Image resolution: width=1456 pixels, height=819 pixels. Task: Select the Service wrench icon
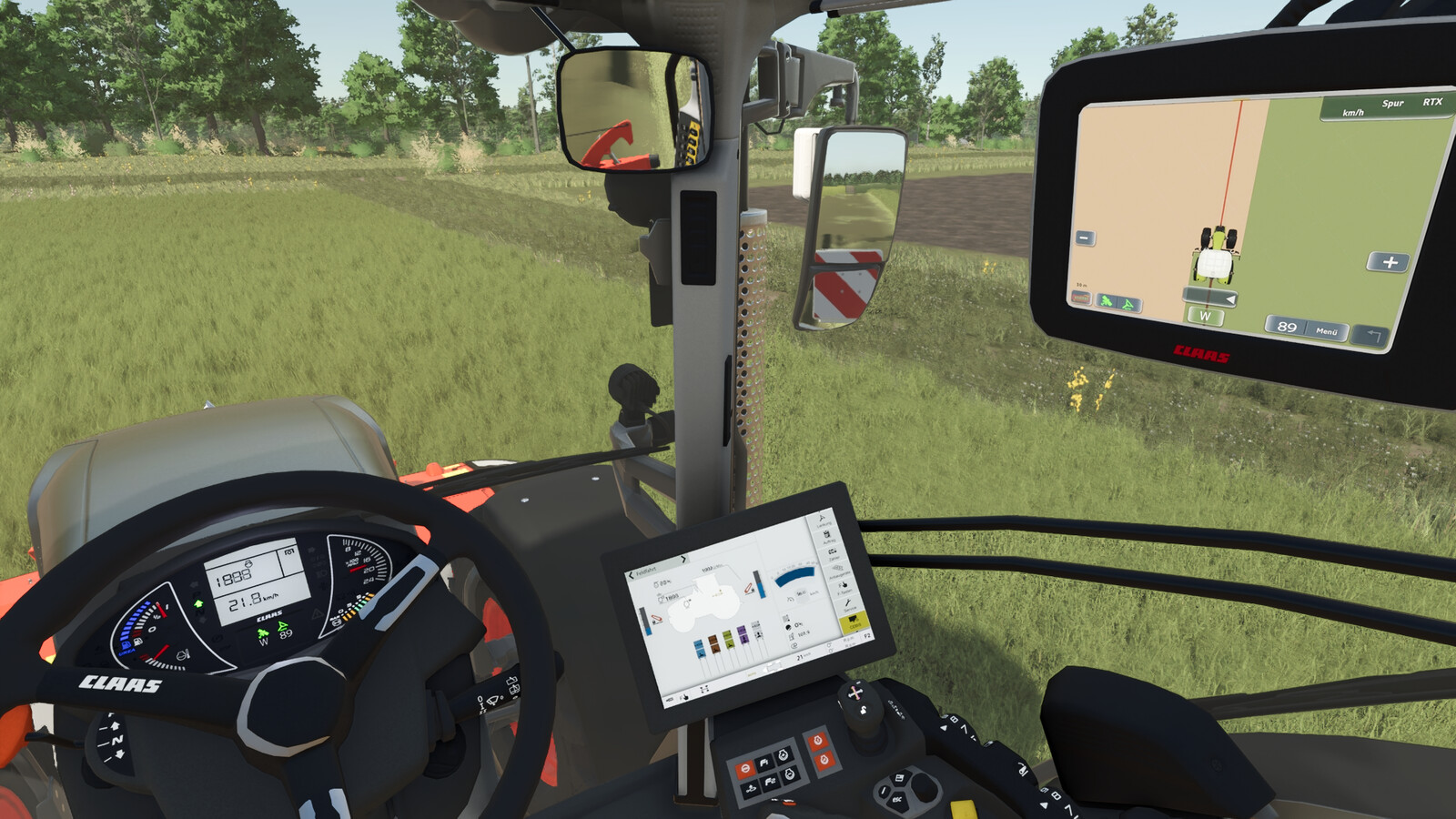click(847, 602)
